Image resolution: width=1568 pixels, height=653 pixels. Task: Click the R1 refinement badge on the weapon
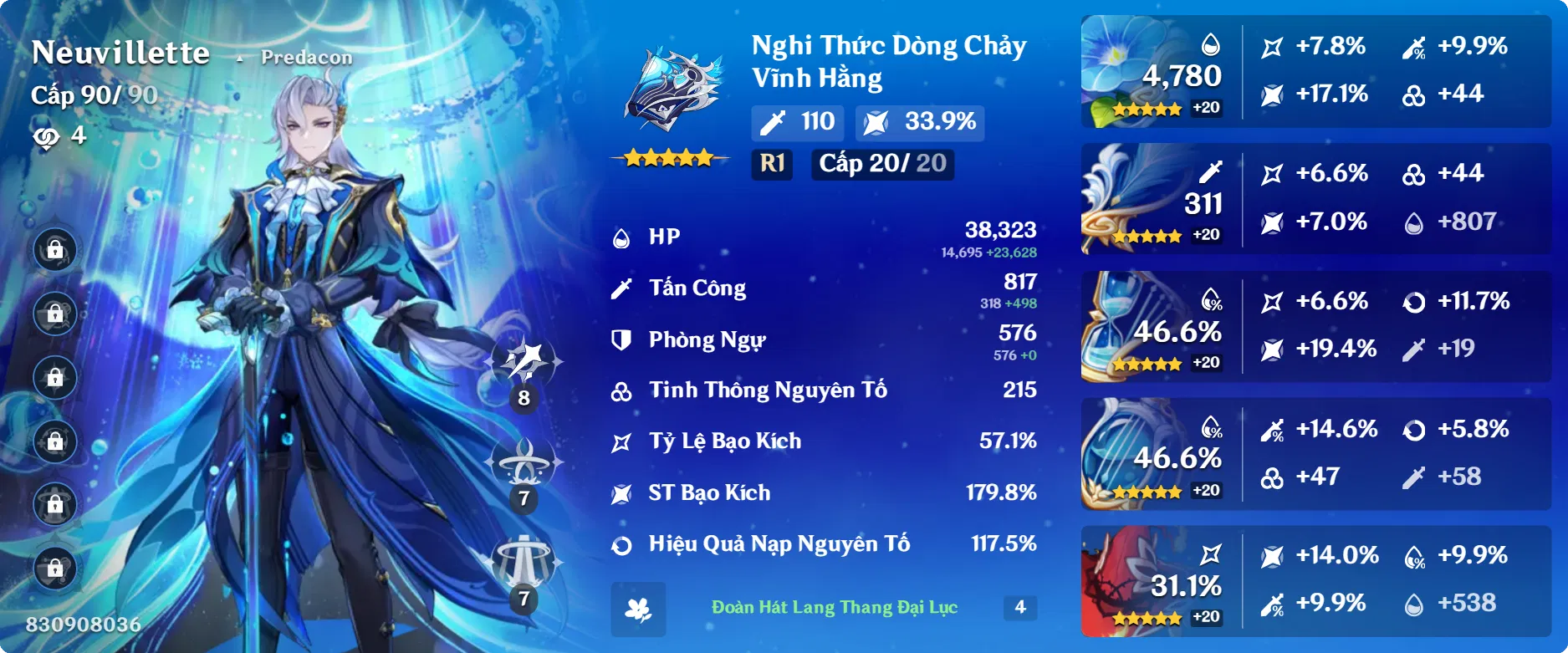click(772, 164)
